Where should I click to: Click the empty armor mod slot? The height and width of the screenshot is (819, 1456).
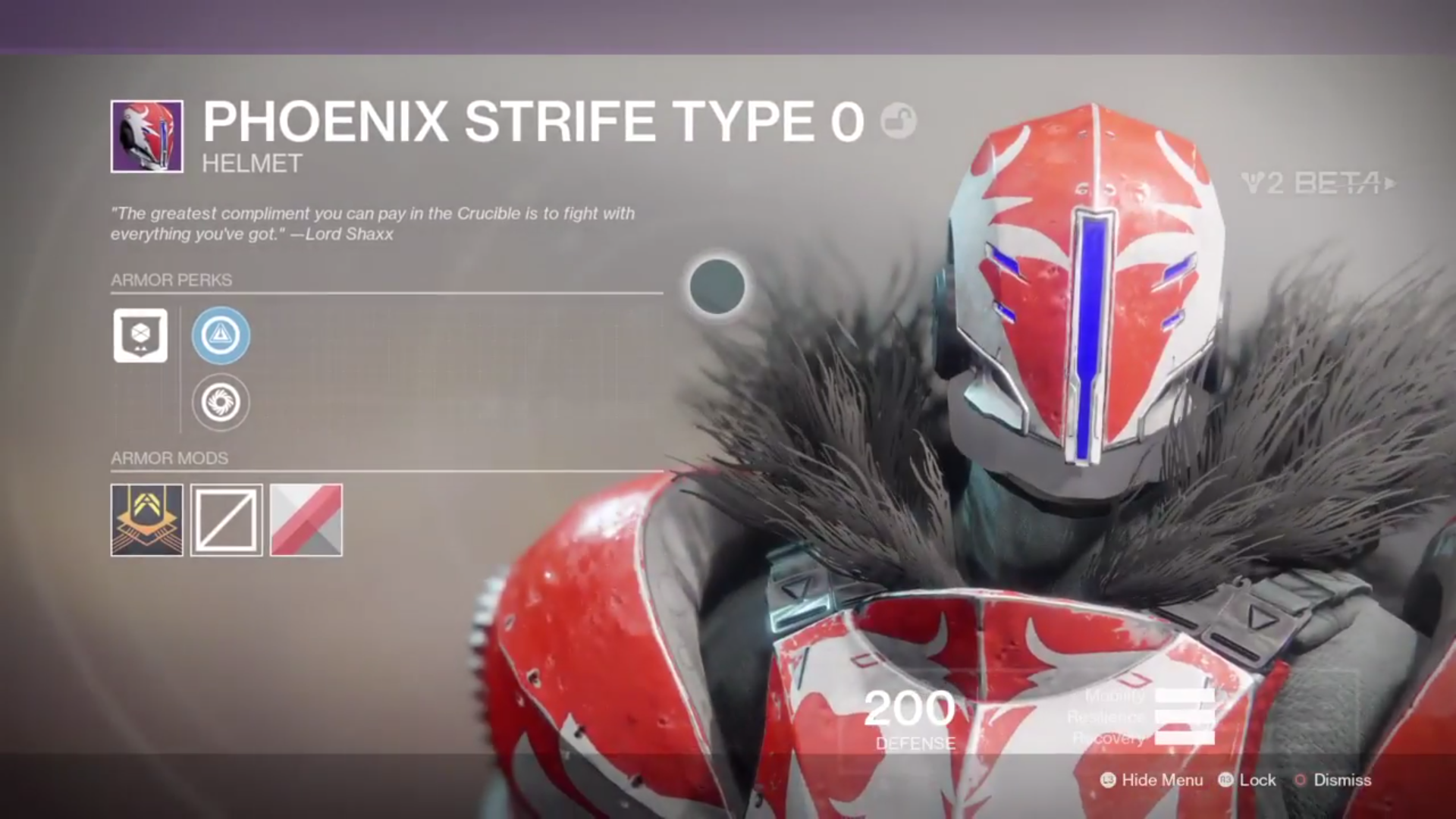[226, 521]
